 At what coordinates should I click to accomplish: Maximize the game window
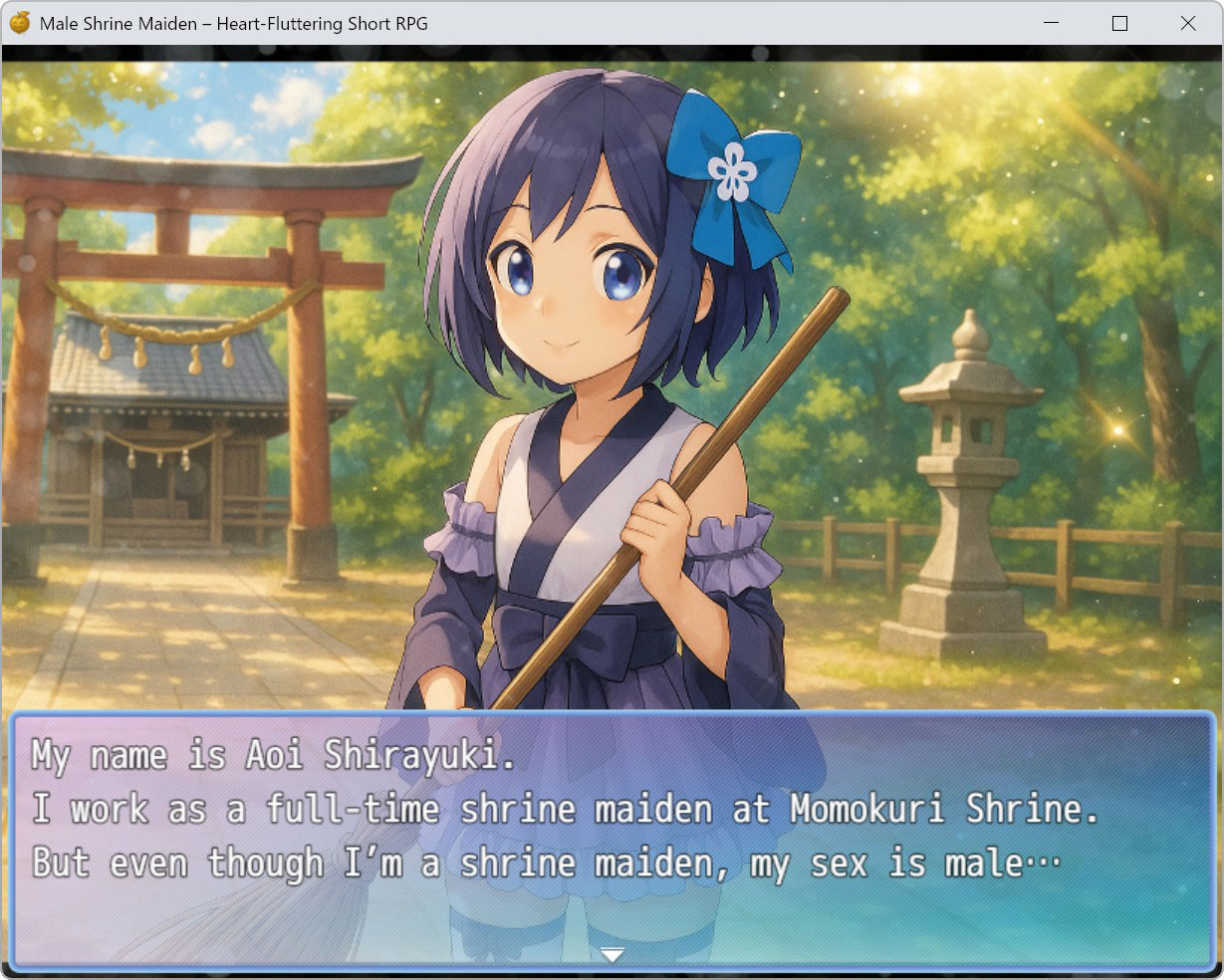pos(1119,23)
